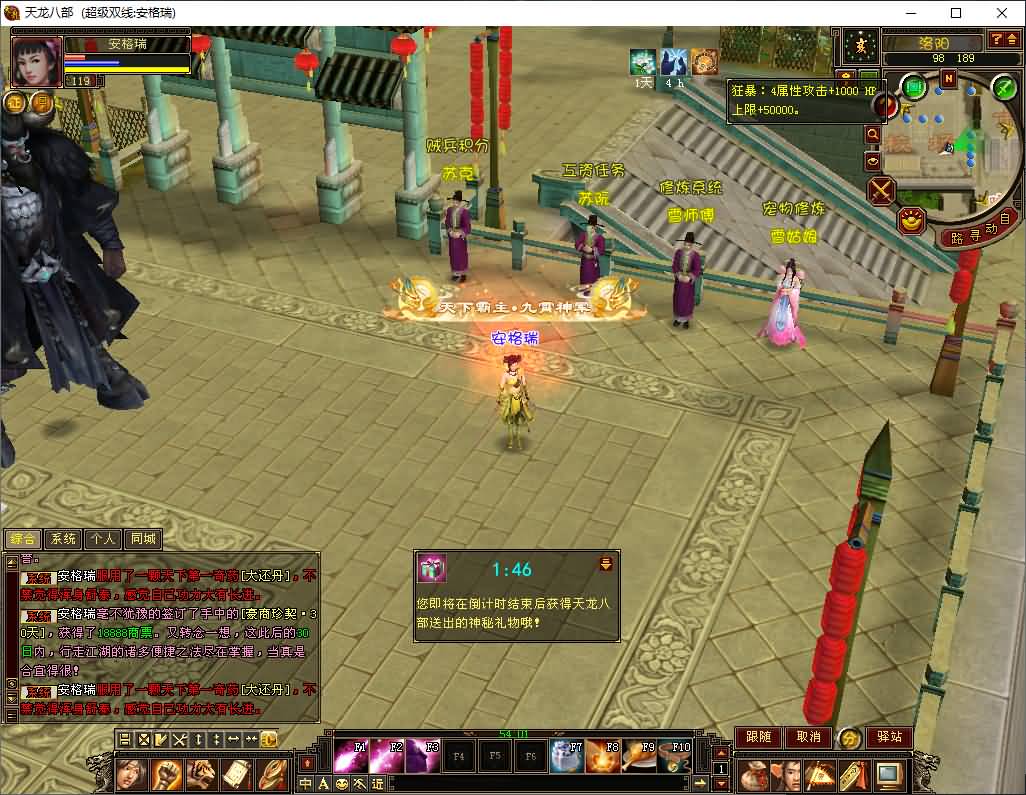Image resolution: width=1026 pixels, height=795 pixels.
Task: Maximize the game window
Action: pos(956,13)
